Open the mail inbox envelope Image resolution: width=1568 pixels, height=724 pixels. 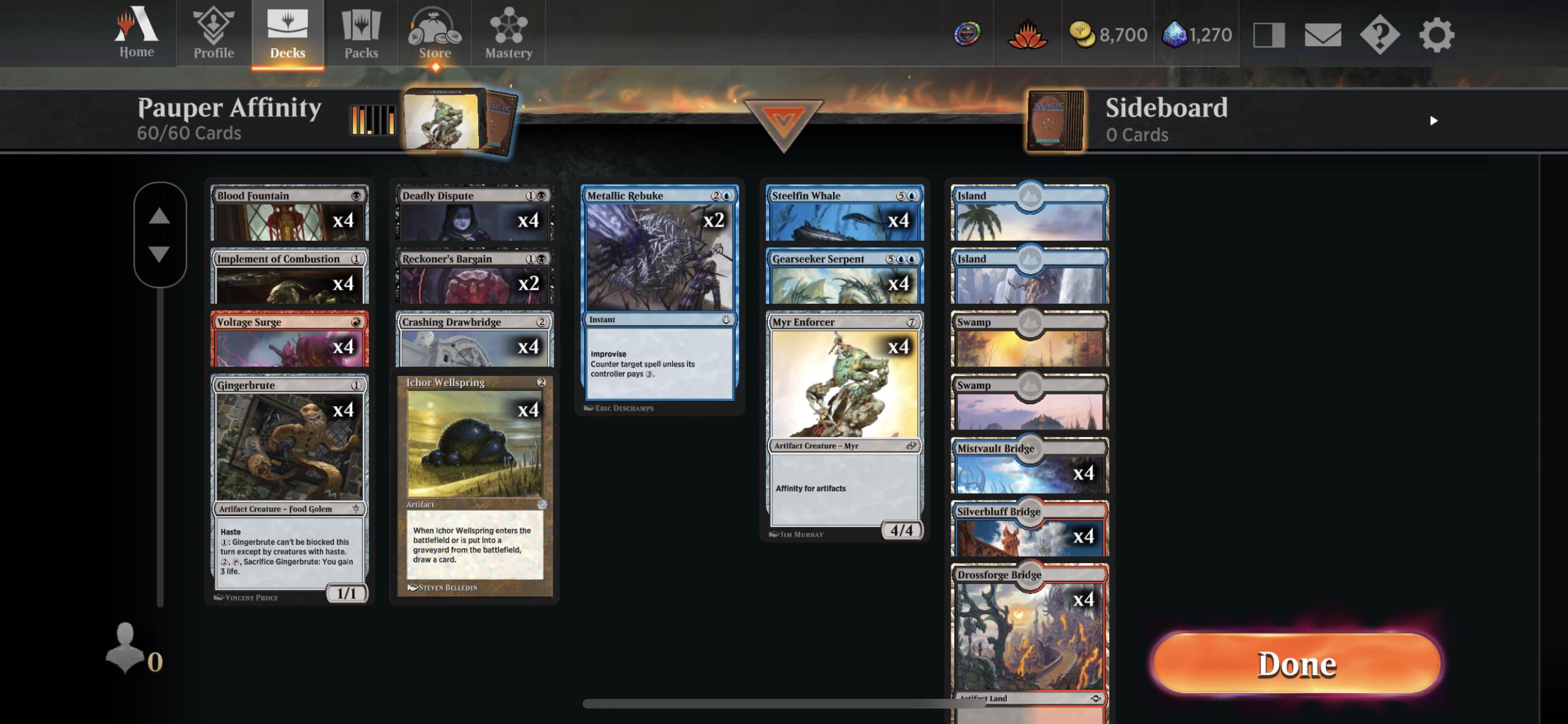(x=1322, y=35)
